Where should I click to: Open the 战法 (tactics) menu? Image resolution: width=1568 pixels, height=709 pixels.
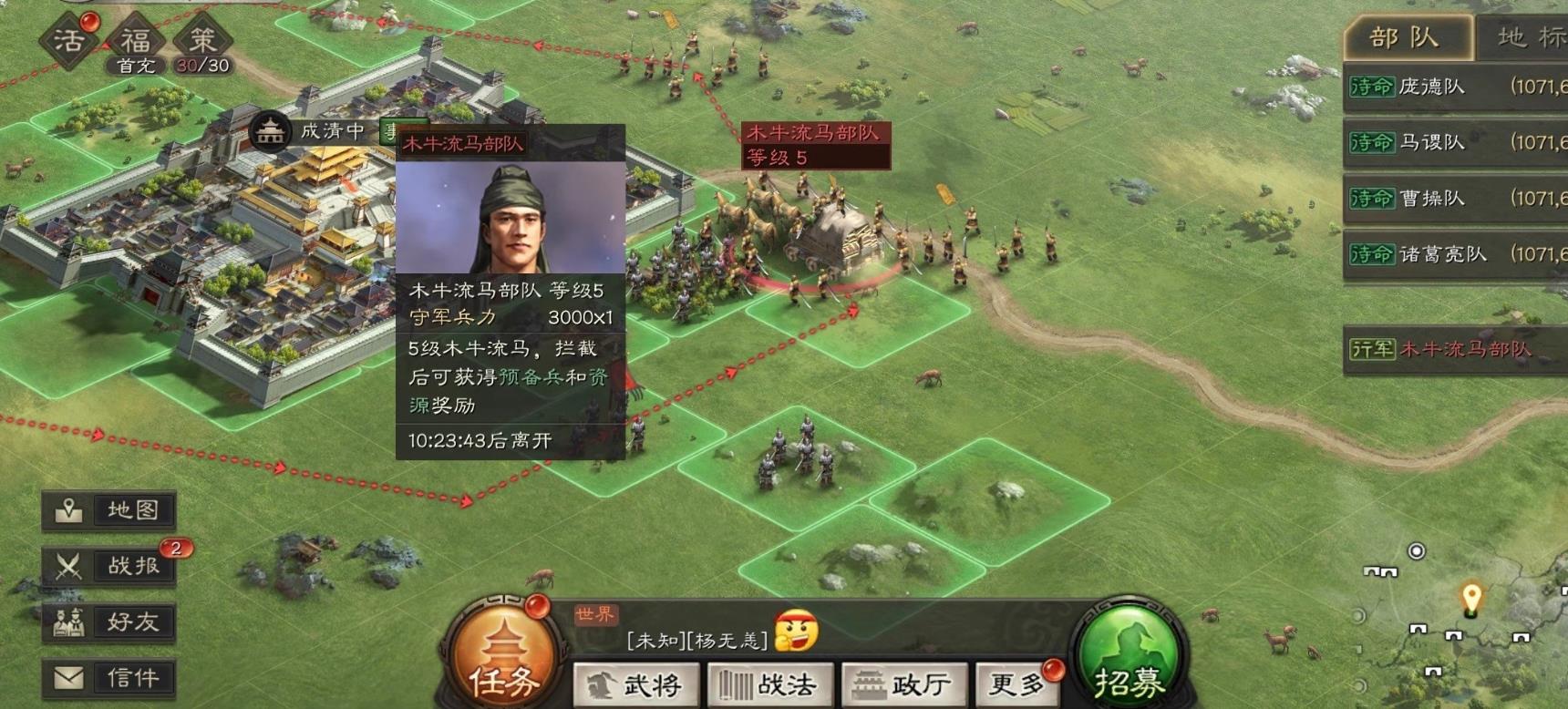coord(770,683)
